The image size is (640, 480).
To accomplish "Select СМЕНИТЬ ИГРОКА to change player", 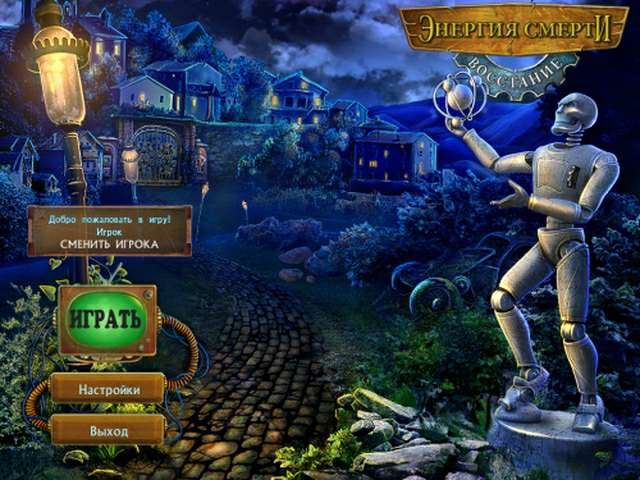I will pyautogui.click(x=109, y=241).
